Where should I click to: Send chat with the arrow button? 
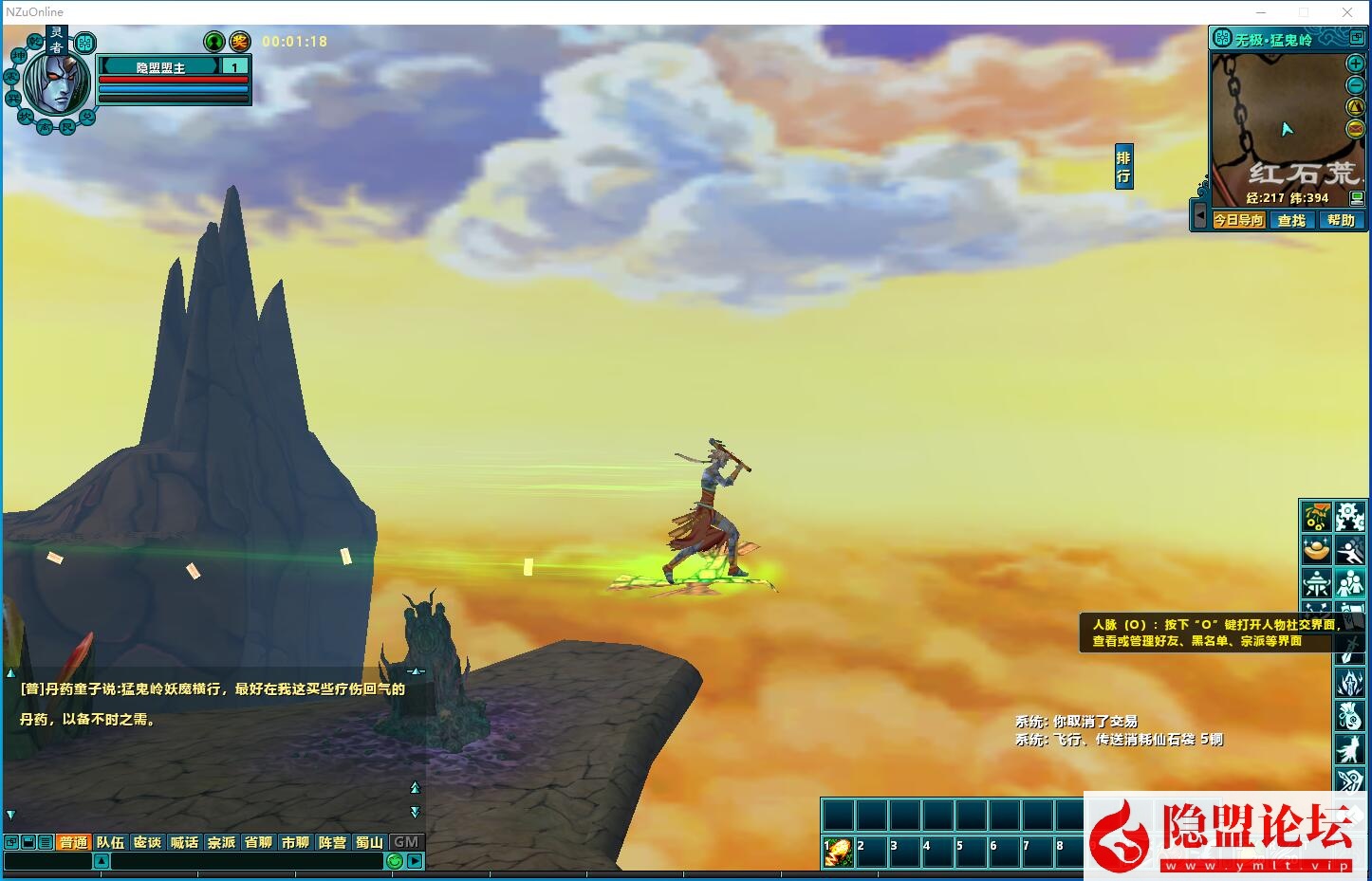click(415, 861)
